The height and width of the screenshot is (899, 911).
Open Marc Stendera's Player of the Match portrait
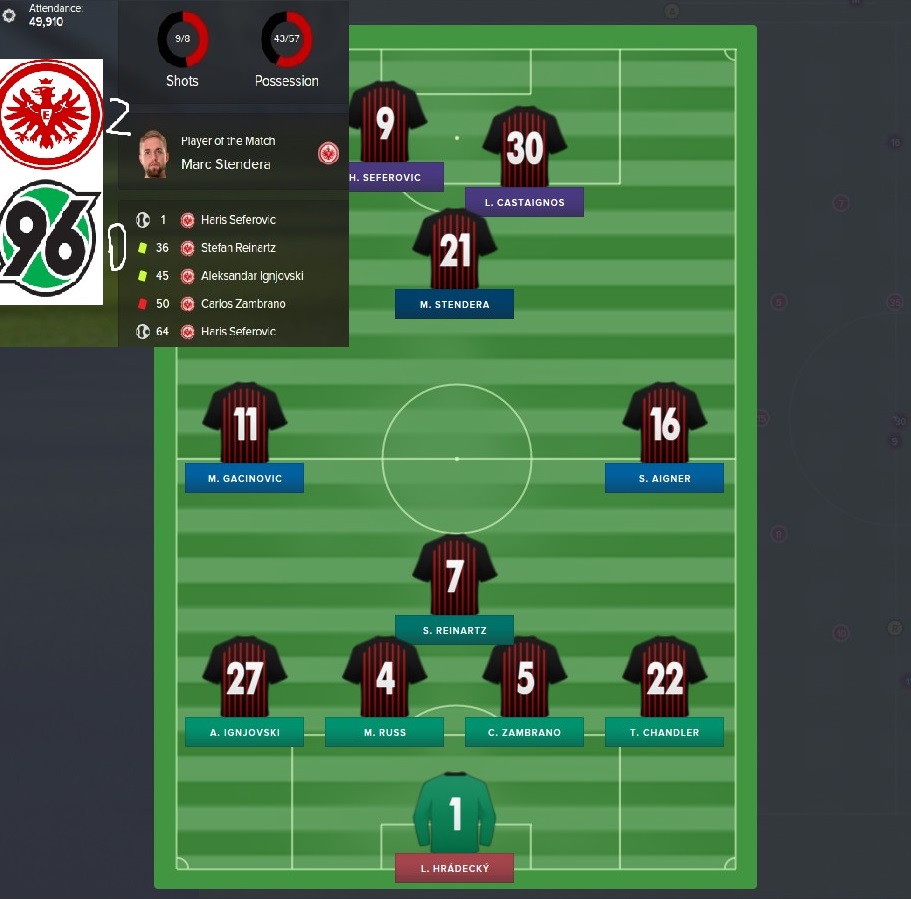pos(153,153)
